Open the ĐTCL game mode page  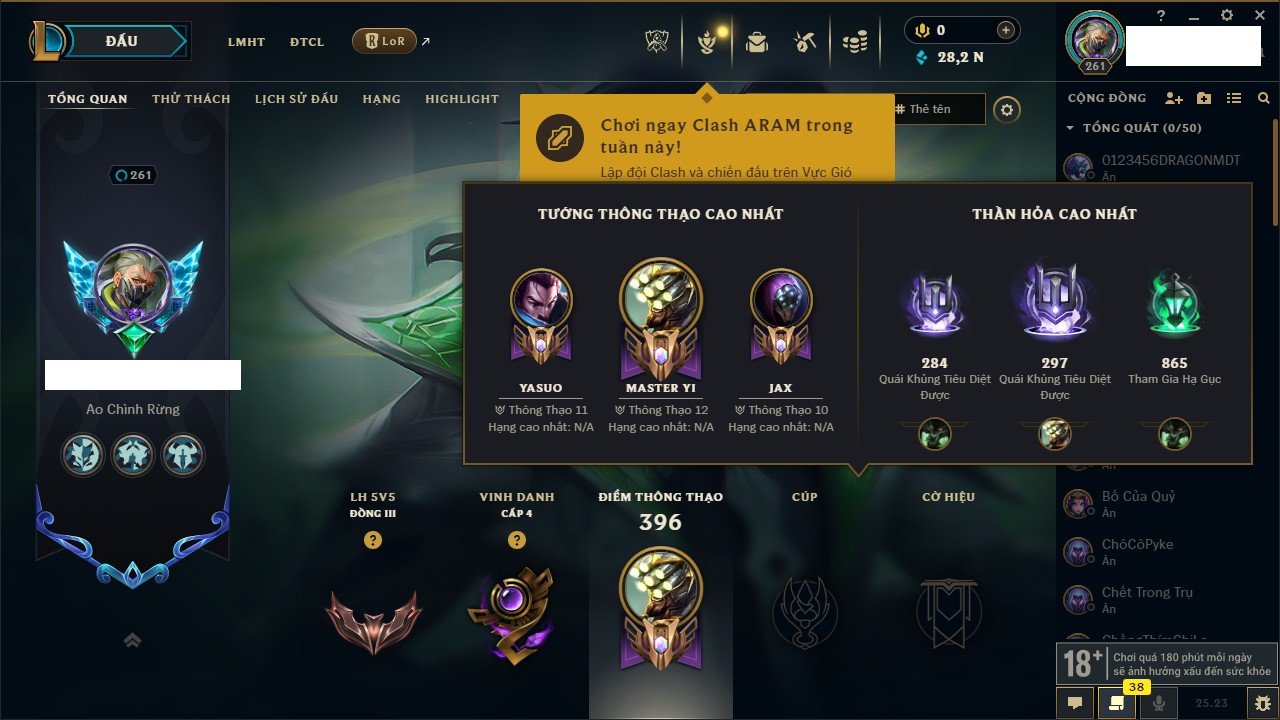click(307, 42)
